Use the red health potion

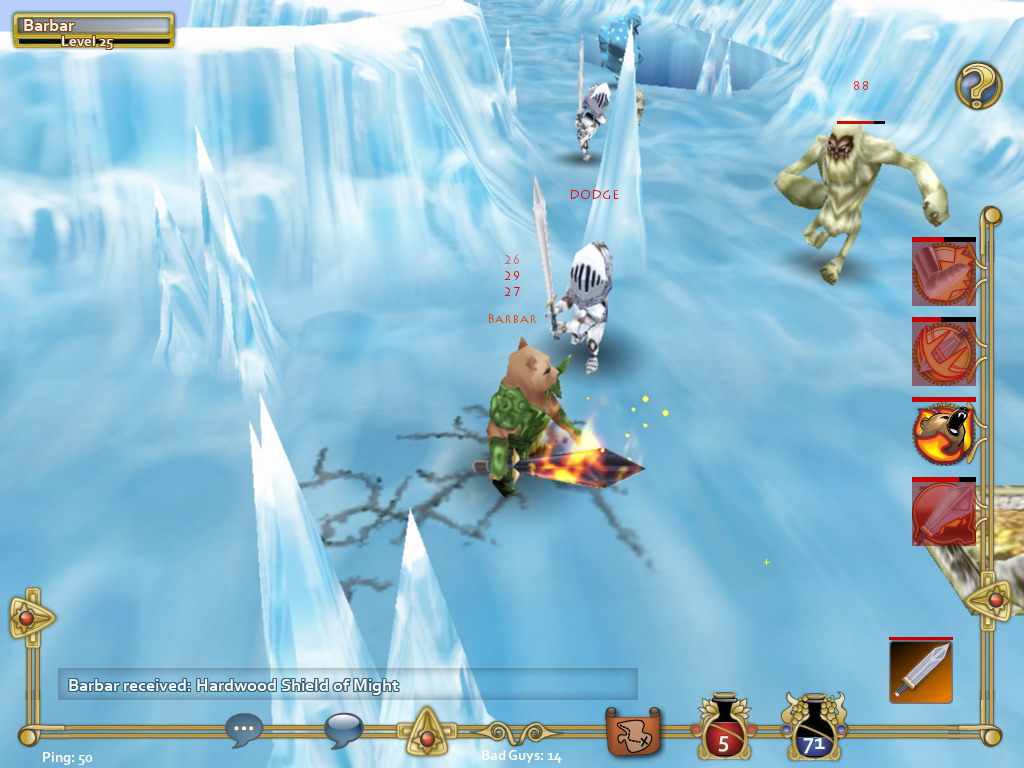724,730
